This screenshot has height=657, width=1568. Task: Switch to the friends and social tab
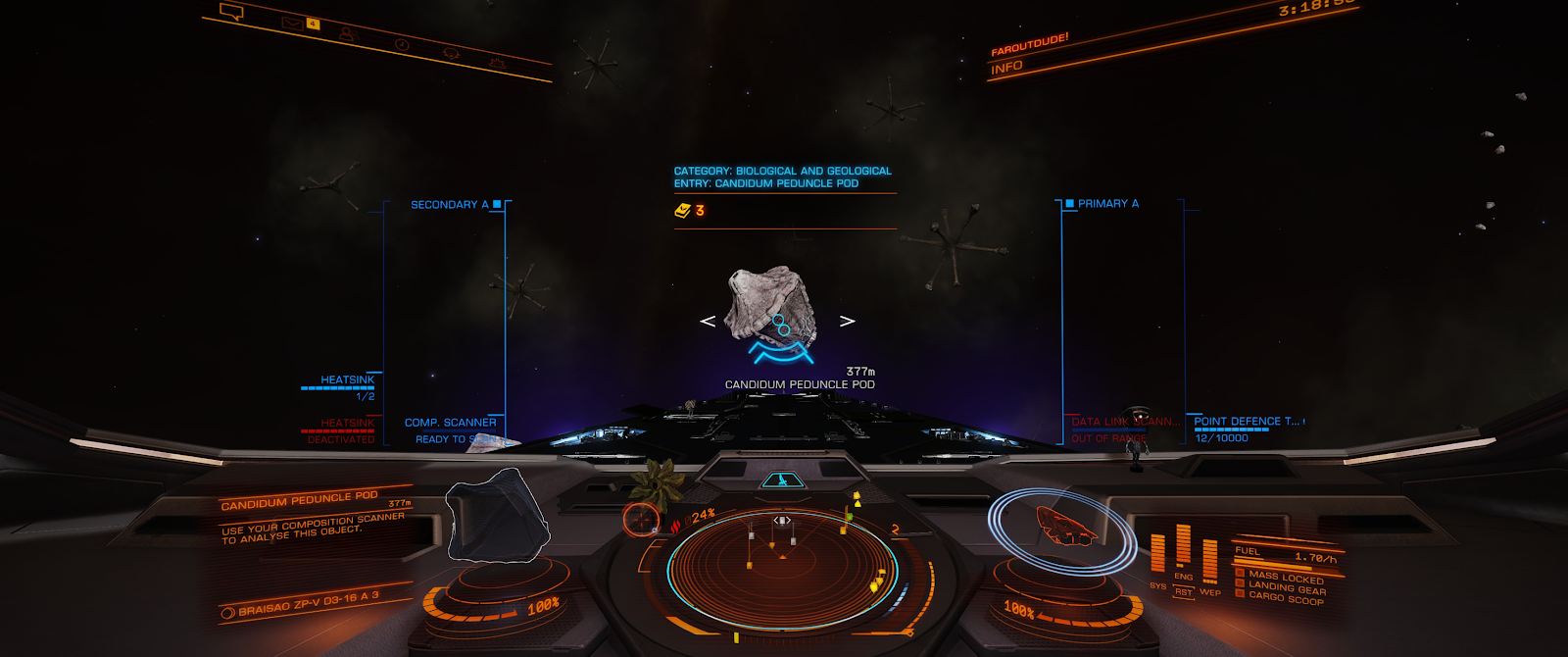[x=348, y=33]
